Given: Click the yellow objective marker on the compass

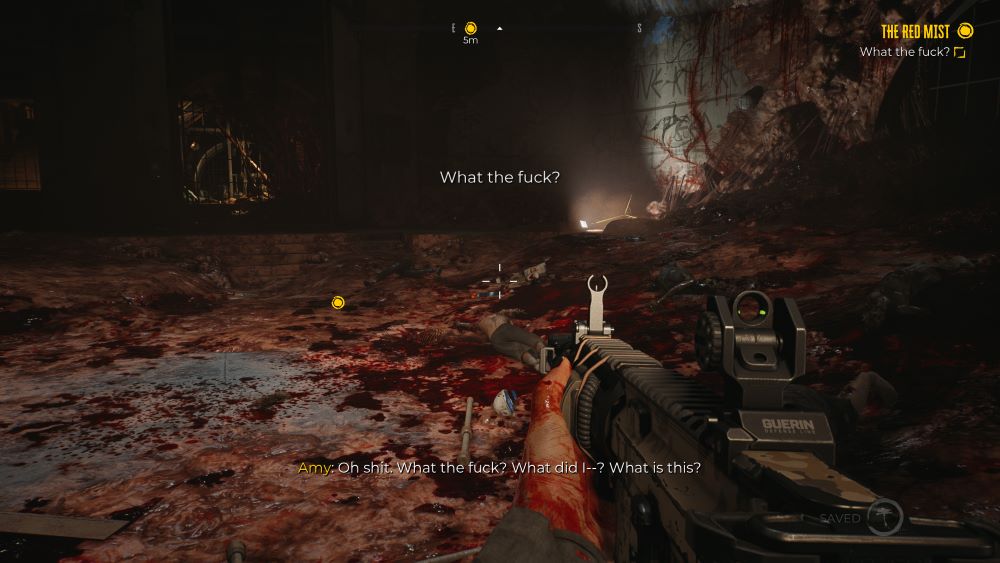Looking at the screenshot, I should point(471,28).
